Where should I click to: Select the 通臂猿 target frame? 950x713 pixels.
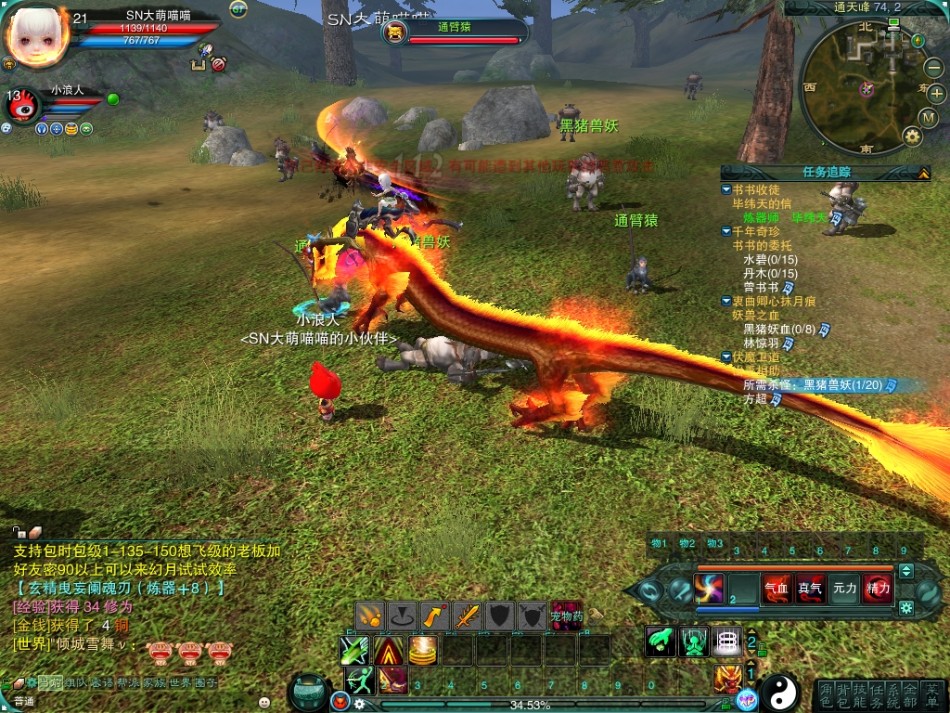tap(455, 34)
